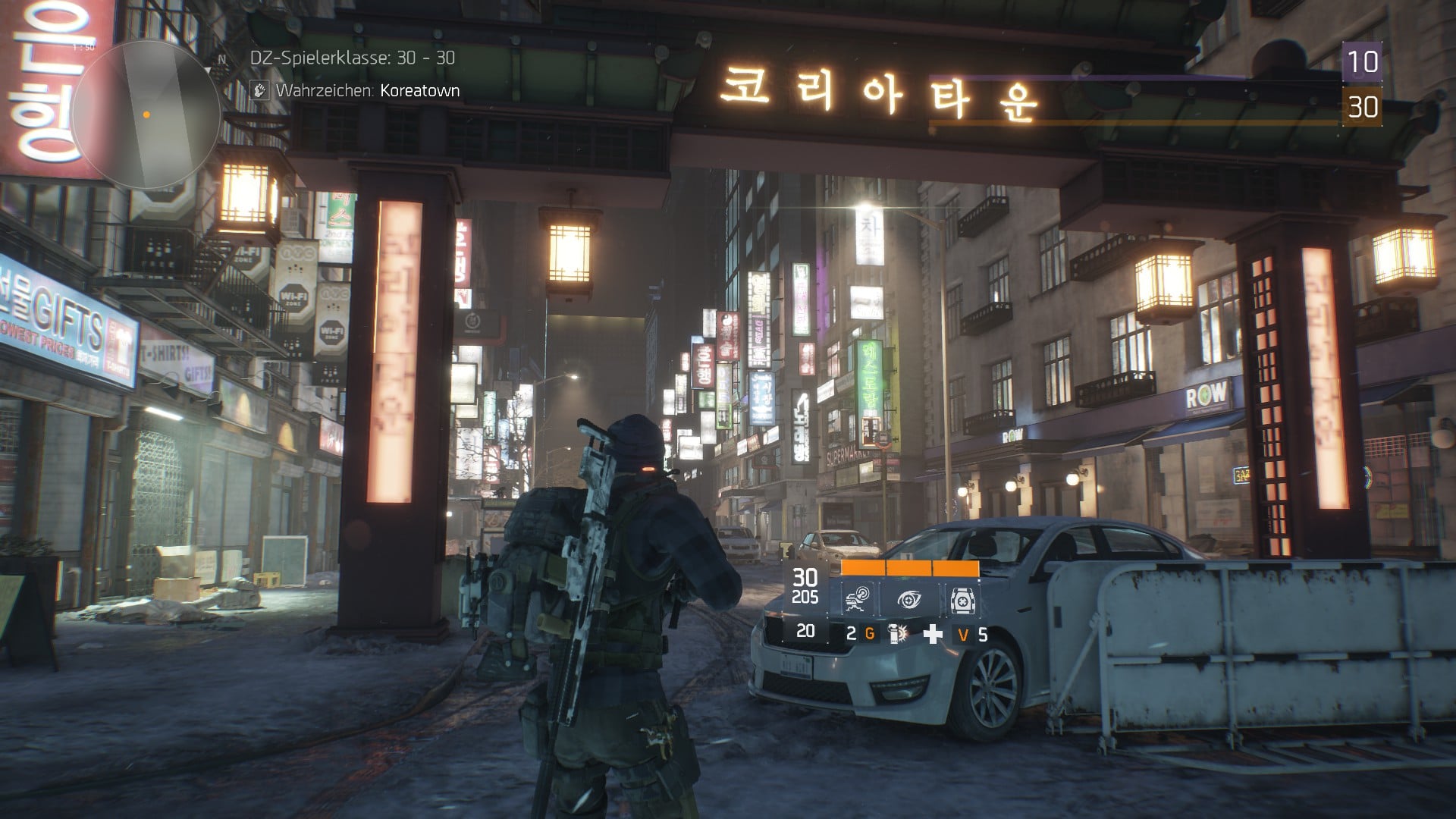Select the flashbang grenade icon
This screenshot has height=819, width=1456.
[x=898, y=634]
